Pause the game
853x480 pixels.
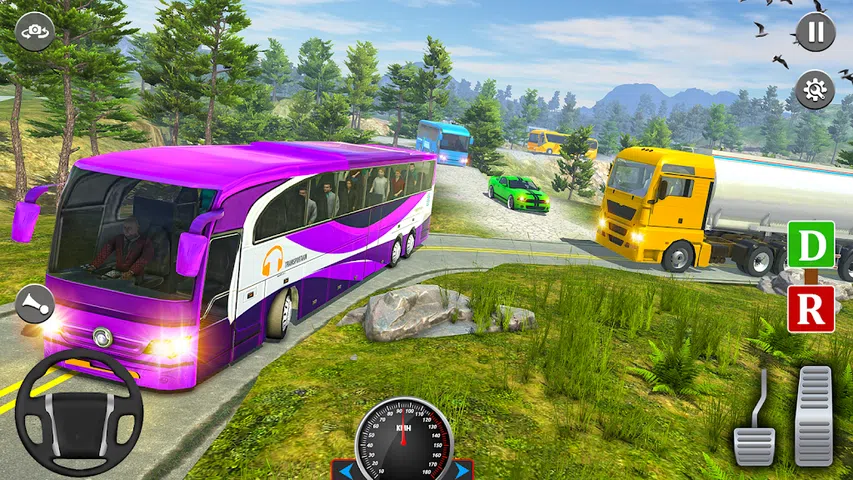(x=815, y=31)
